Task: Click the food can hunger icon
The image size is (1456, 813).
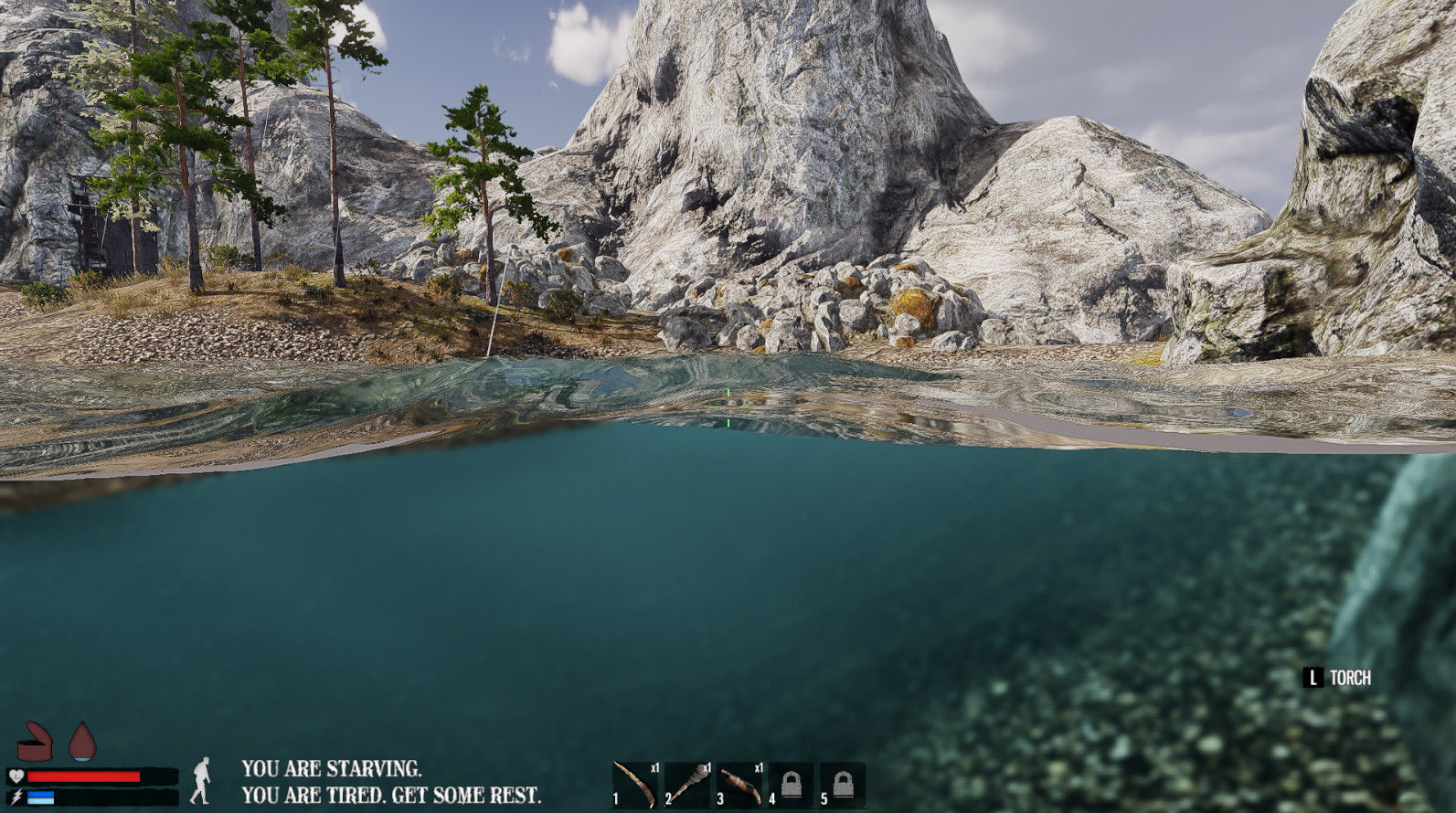Action: point(35,743)
